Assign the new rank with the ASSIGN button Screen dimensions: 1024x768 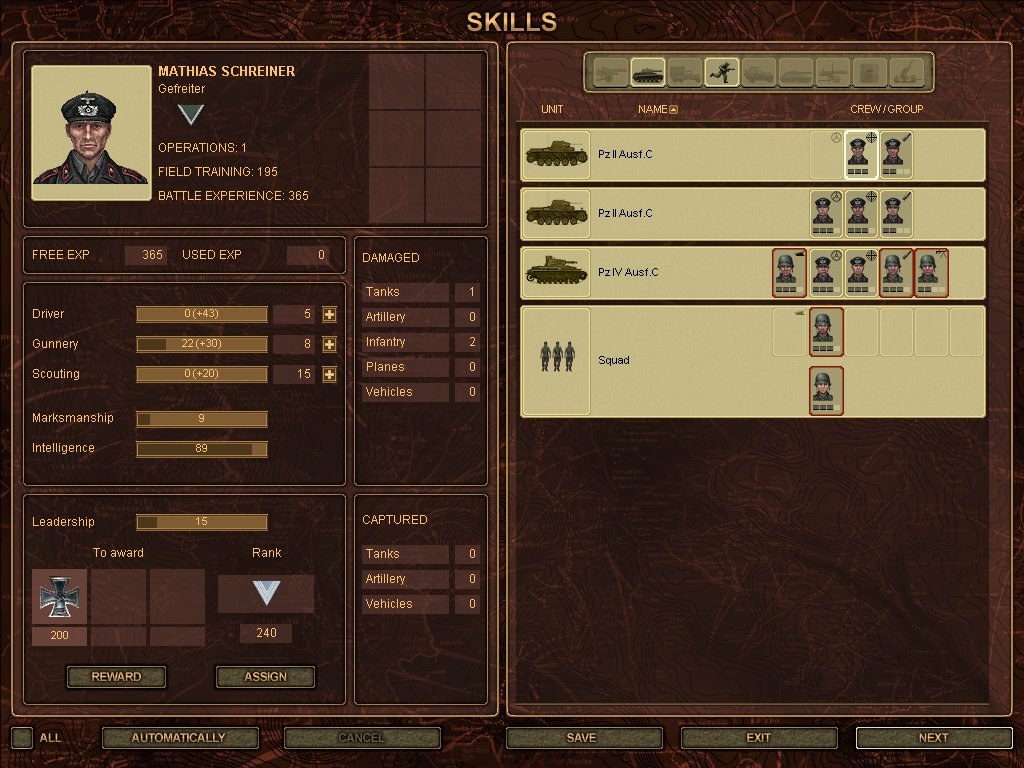click(265, 677)
